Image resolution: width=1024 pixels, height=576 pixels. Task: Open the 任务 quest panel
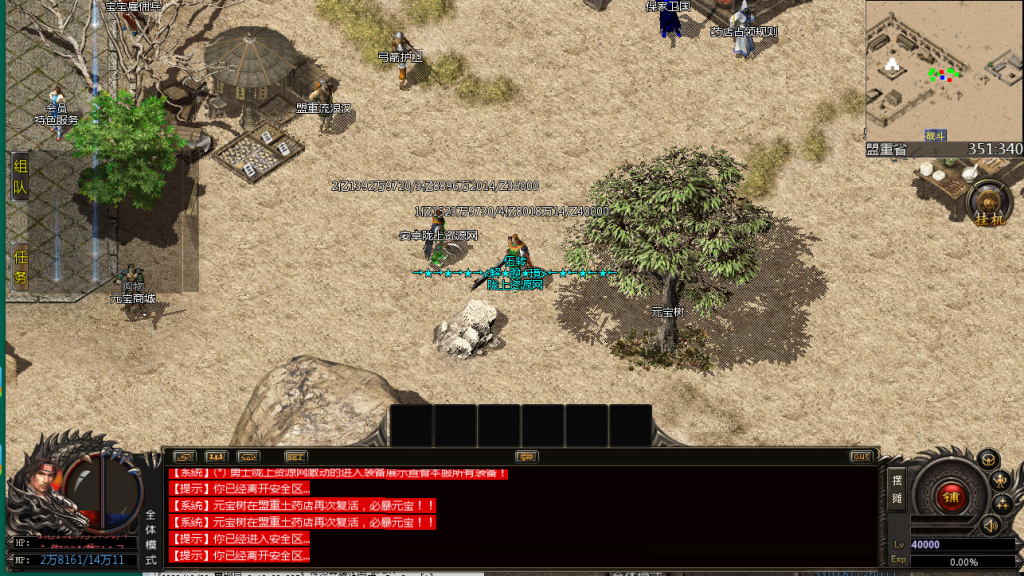(20, 268)
